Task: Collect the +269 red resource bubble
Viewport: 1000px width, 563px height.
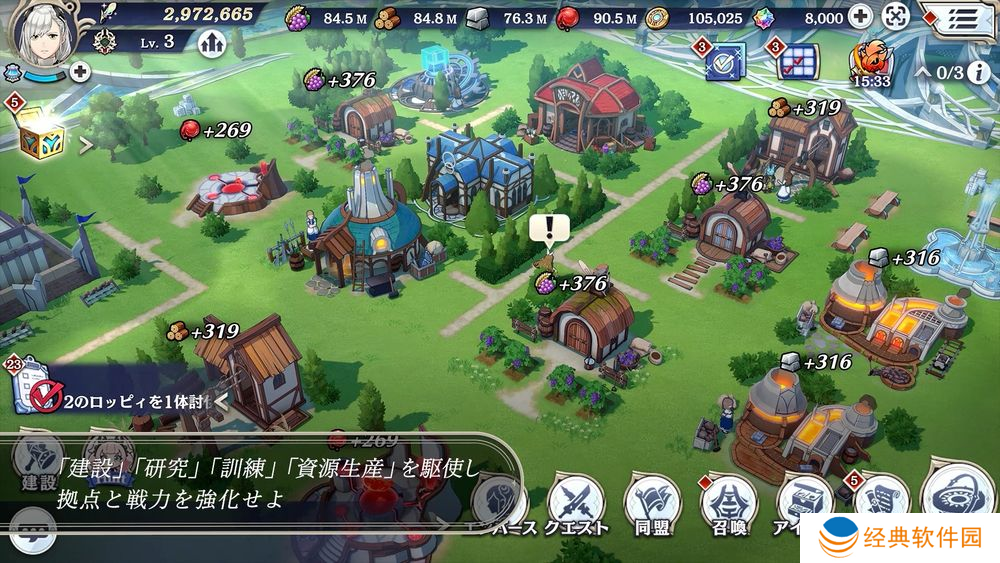Action: 214,130
